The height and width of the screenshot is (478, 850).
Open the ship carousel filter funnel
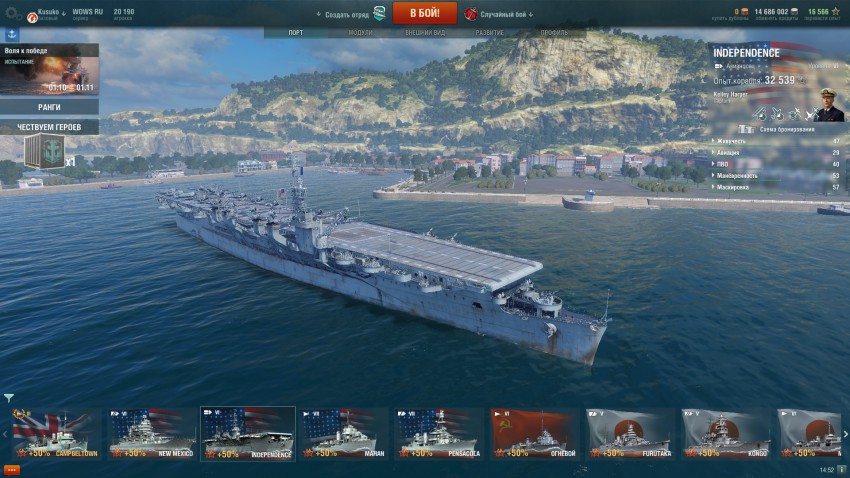point(9,398)
